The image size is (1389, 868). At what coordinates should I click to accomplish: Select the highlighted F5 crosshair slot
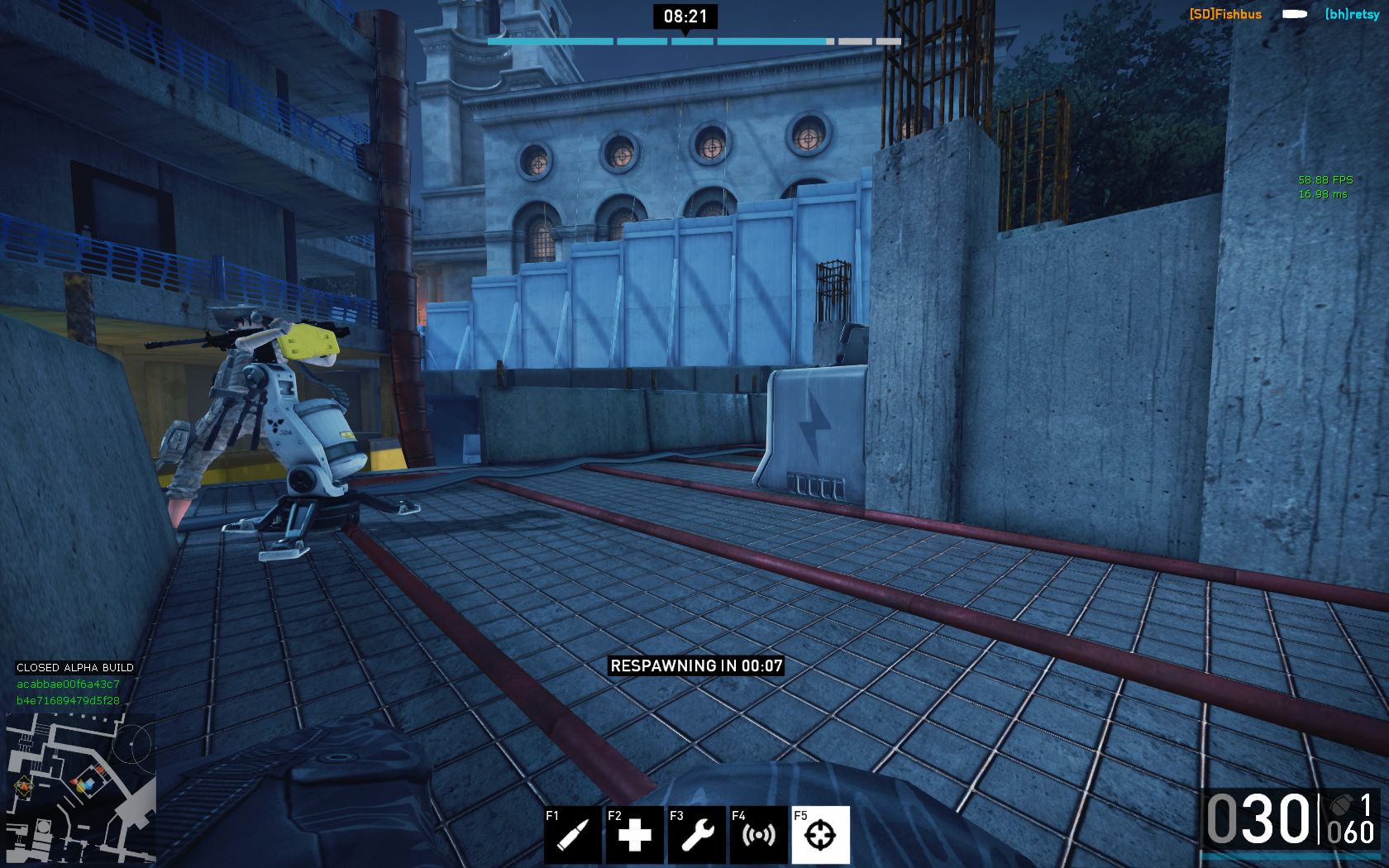point(820,835)
